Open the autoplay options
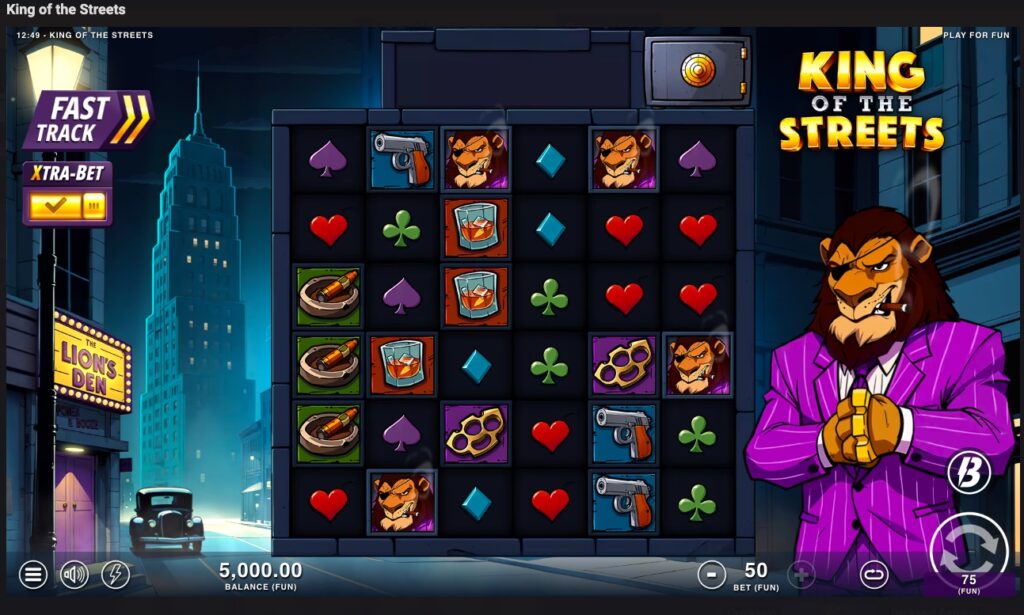1024x615 pixels. tap(873, 574)
